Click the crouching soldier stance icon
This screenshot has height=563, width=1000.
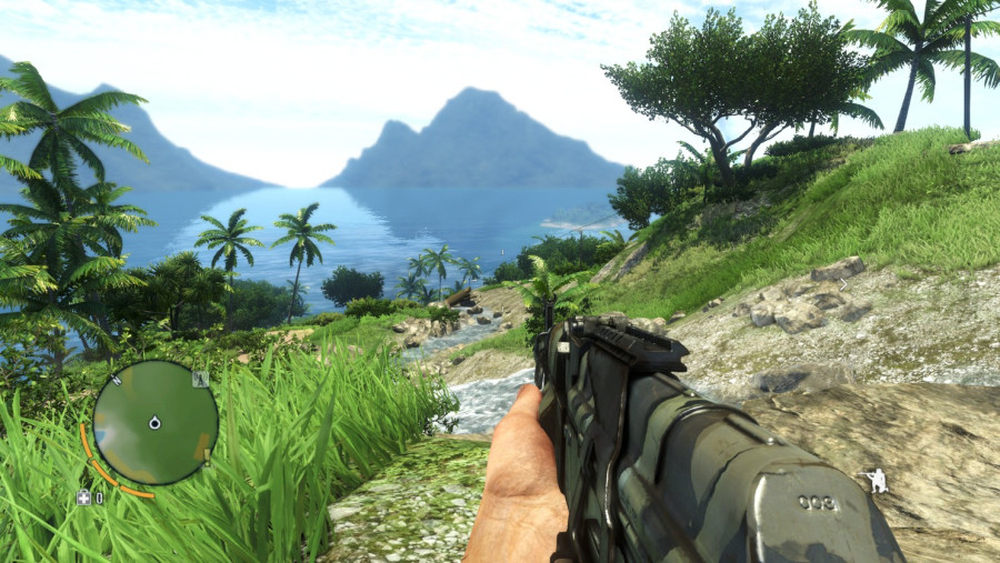coord(877,480)
